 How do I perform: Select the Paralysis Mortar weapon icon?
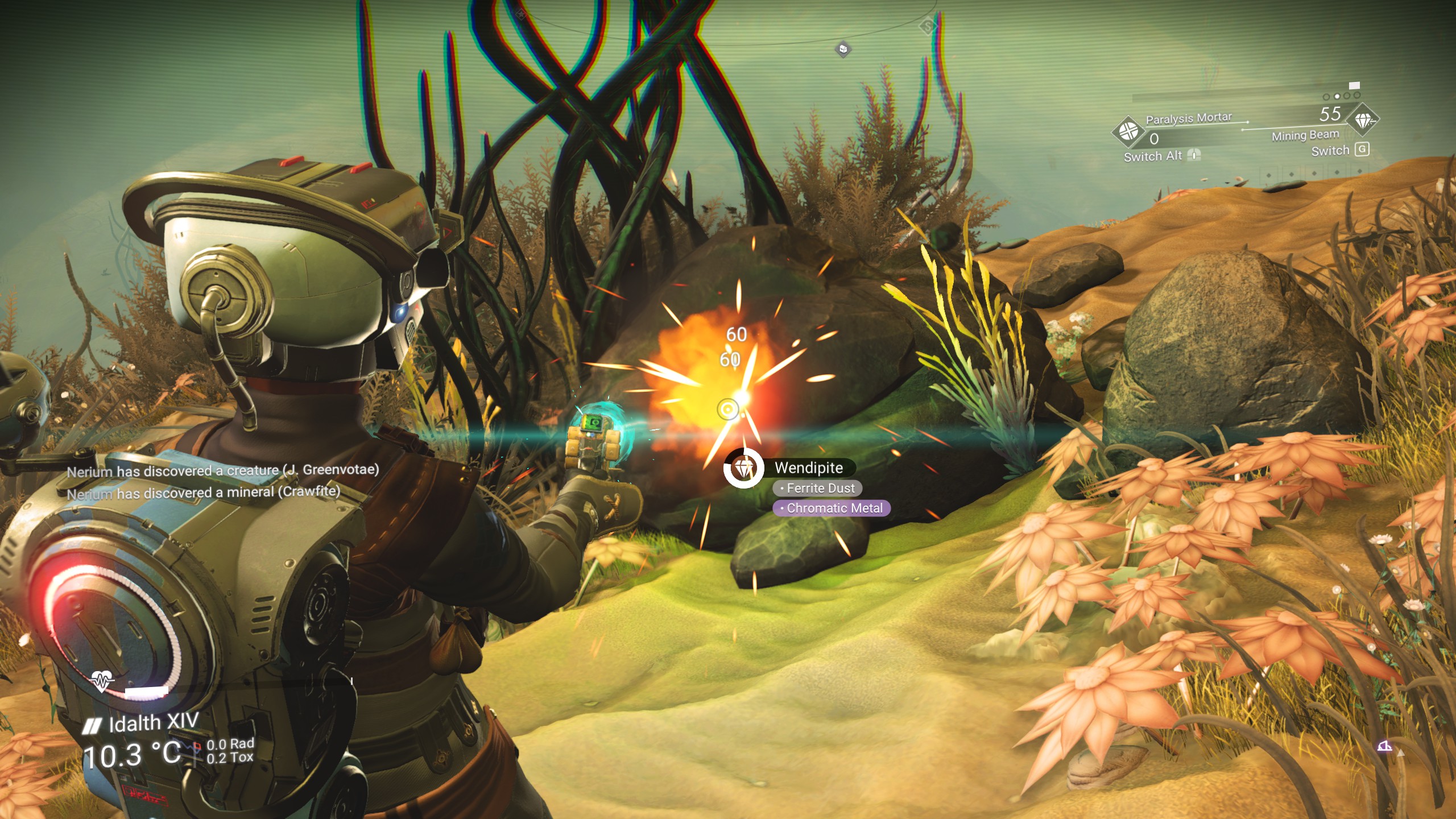pos(1128,131)
